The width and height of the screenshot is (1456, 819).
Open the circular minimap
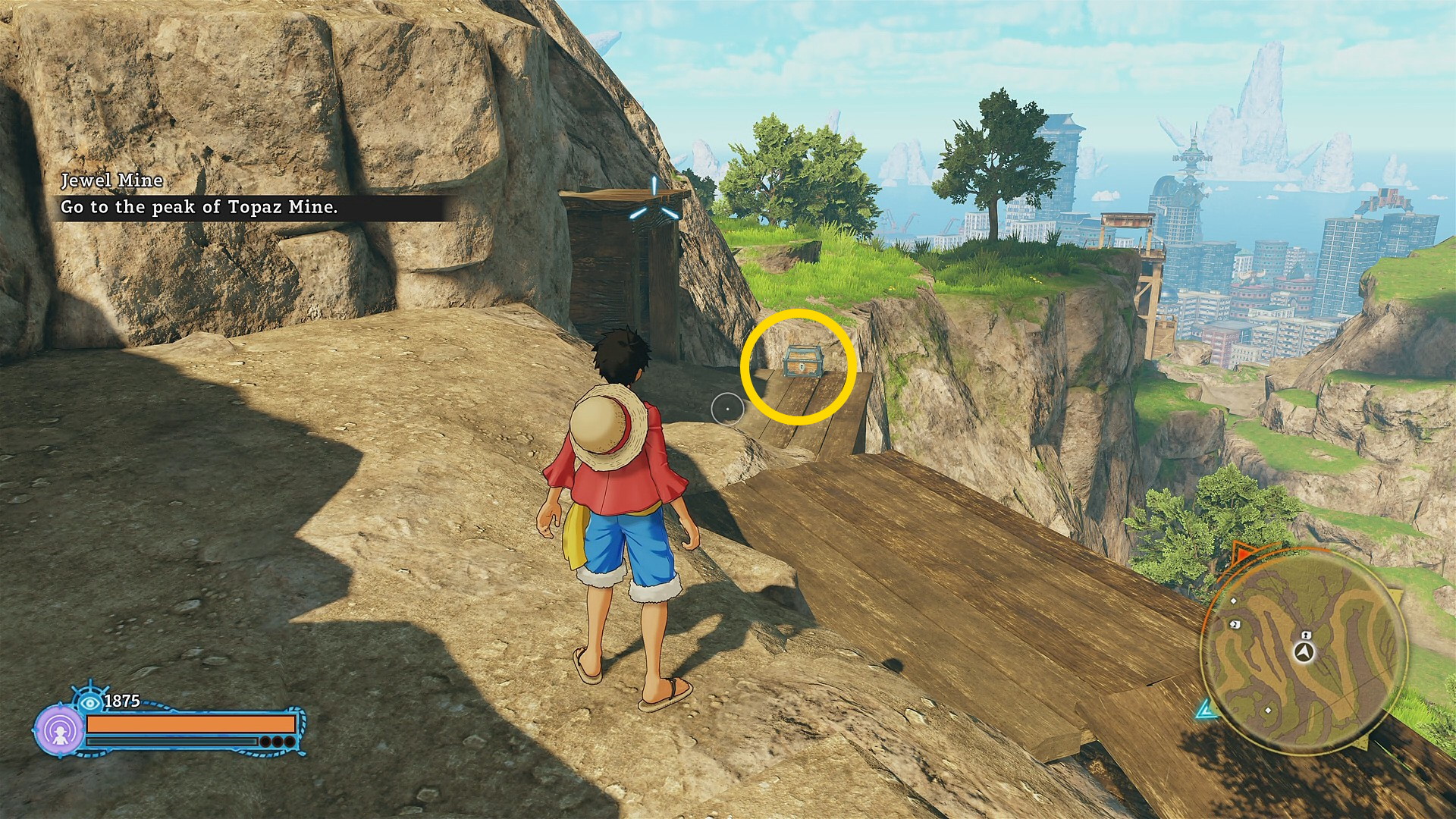click(1304, 652)
